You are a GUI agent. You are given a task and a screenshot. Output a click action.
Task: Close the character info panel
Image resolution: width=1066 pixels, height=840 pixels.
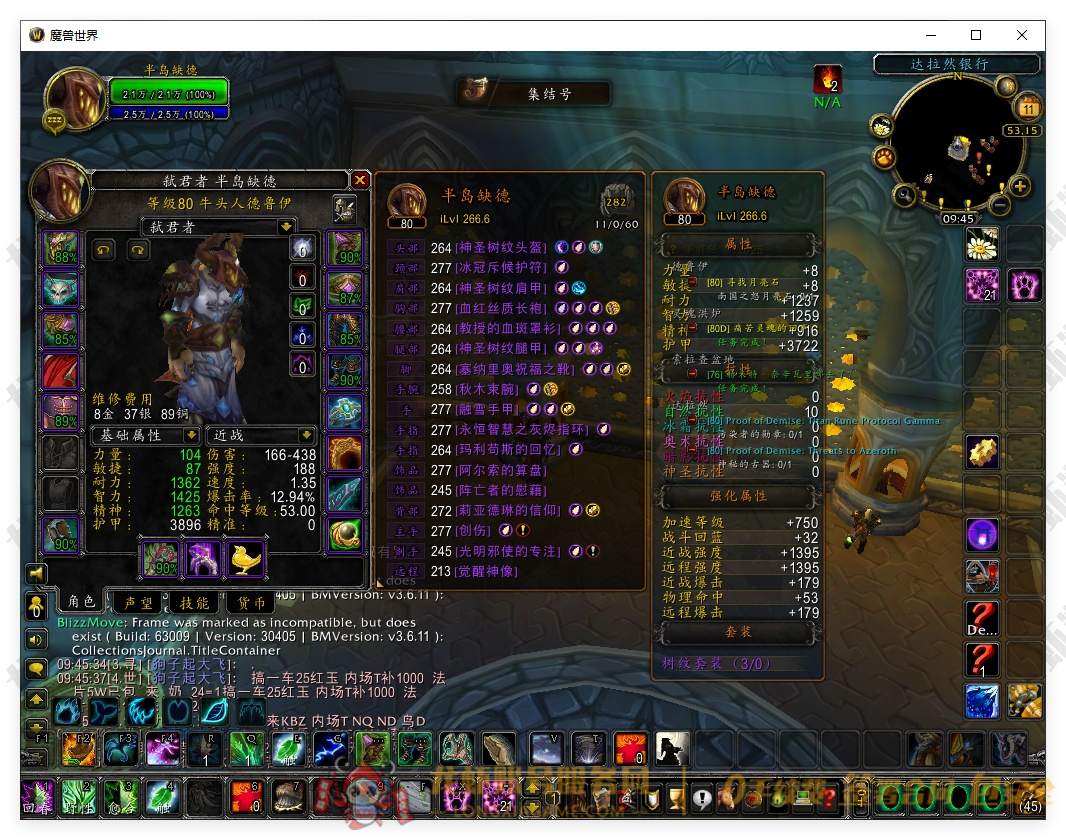[360, 180]
